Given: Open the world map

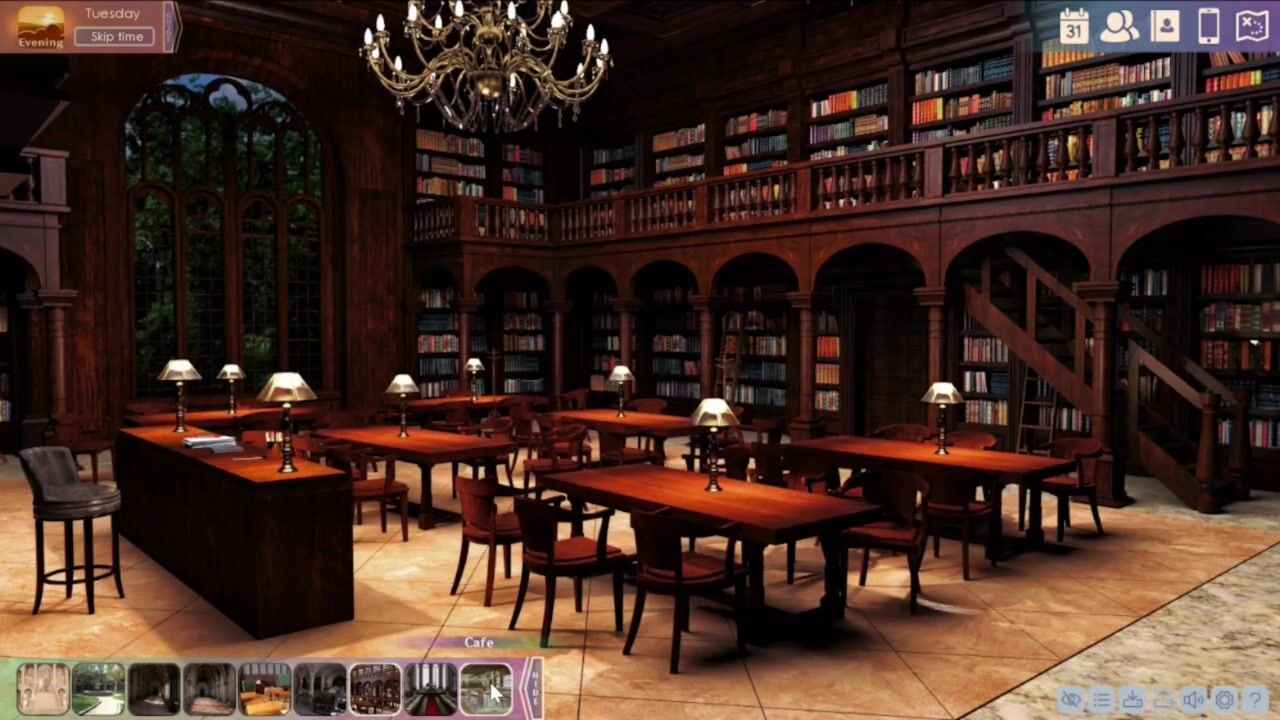Looking at the screenshot, I should (1252, 26).
